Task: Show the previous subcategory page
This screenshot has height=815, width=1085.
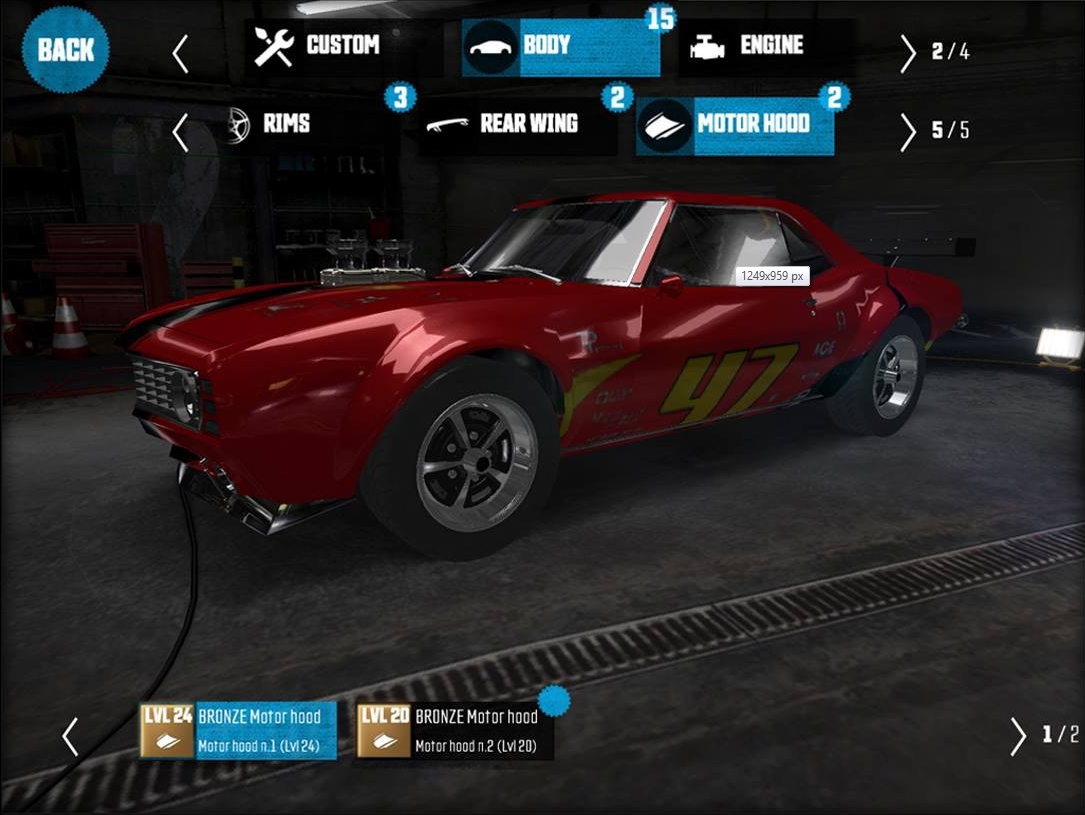Action: [181, 132]
